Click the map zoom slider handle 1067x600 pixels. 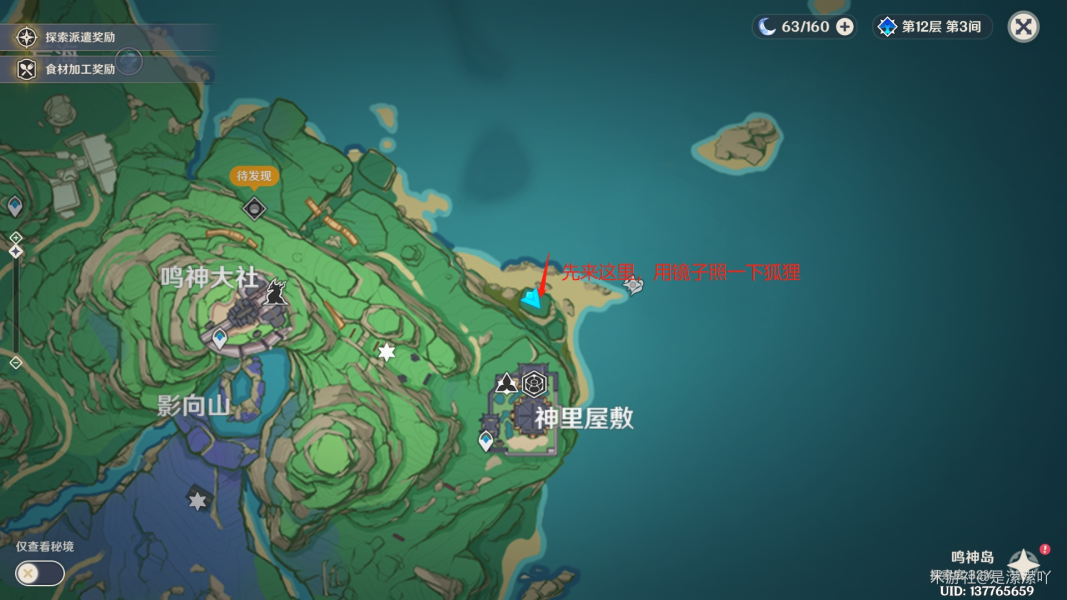click(16, 251)
